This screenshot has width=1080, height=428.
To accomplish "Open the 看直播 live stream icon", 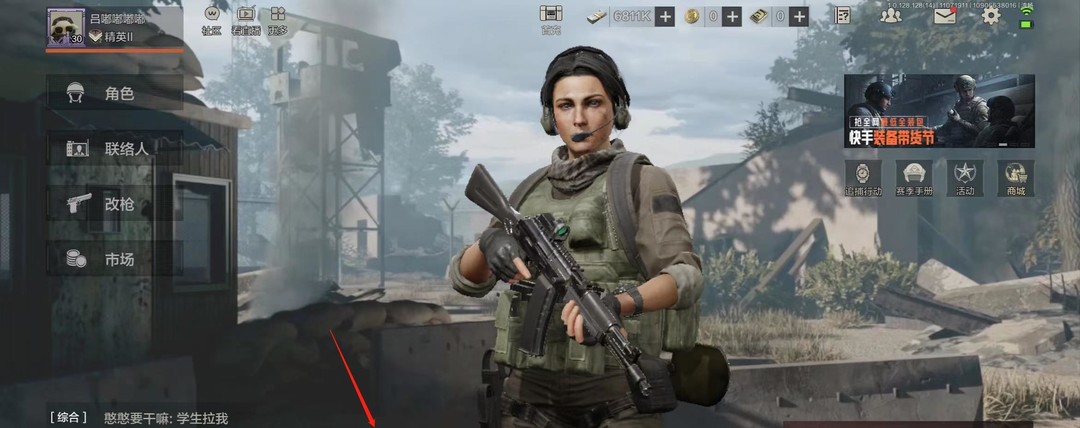I will (246, 17).
